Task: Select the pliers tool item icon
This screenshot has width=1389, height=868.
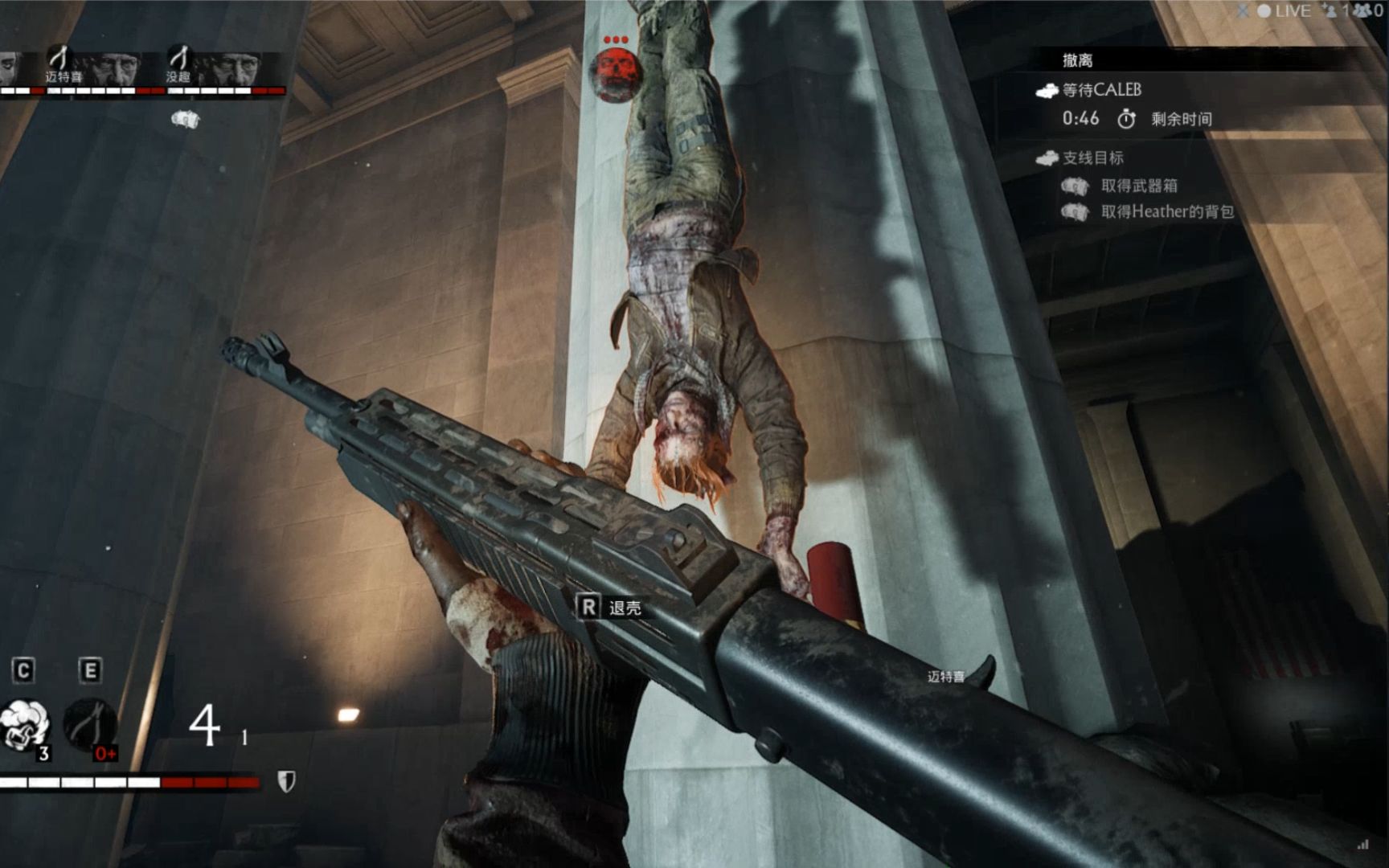Action: click(89, 724)
